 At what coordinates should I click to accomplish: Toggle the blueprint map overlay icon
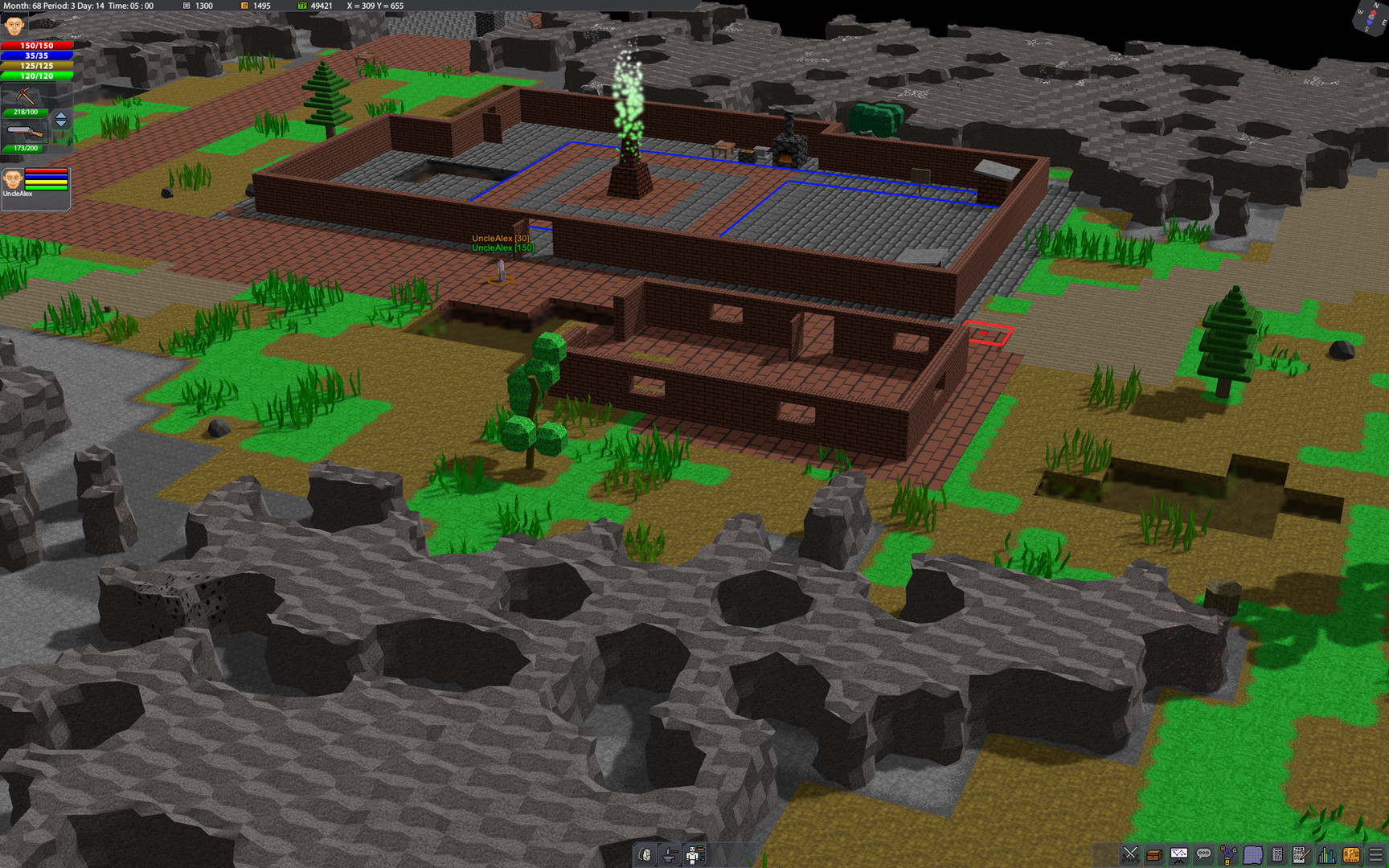click(x=1253, y=854)
